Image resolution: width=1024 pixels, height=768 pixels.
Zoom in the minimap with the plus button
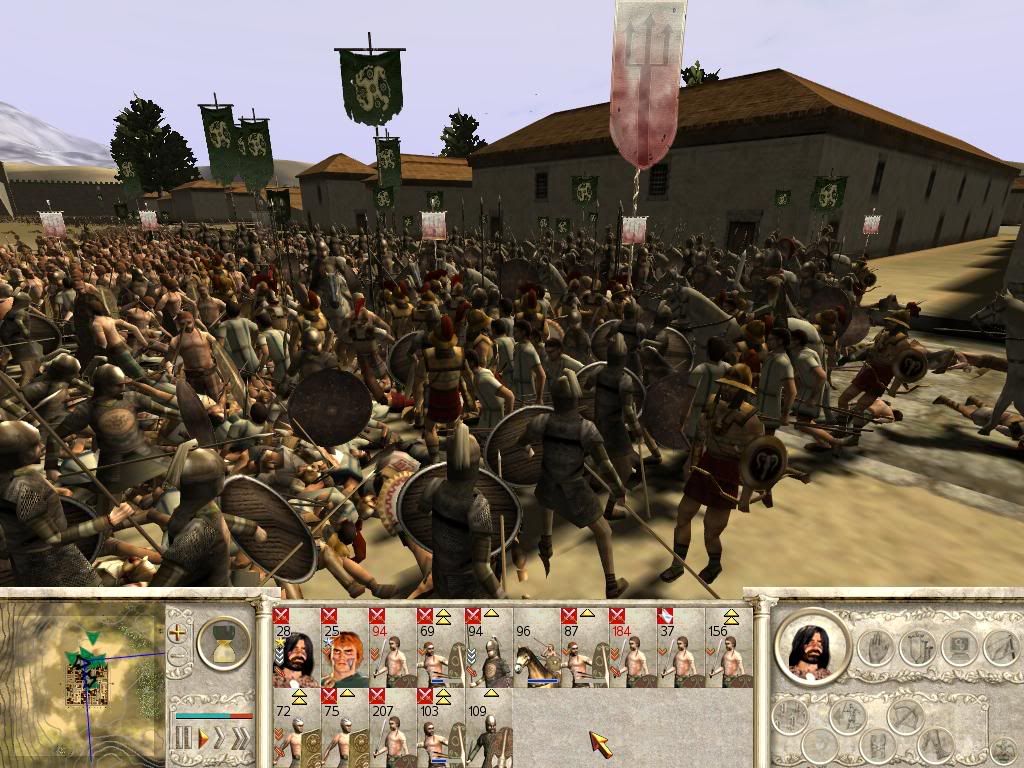[178, 632]
